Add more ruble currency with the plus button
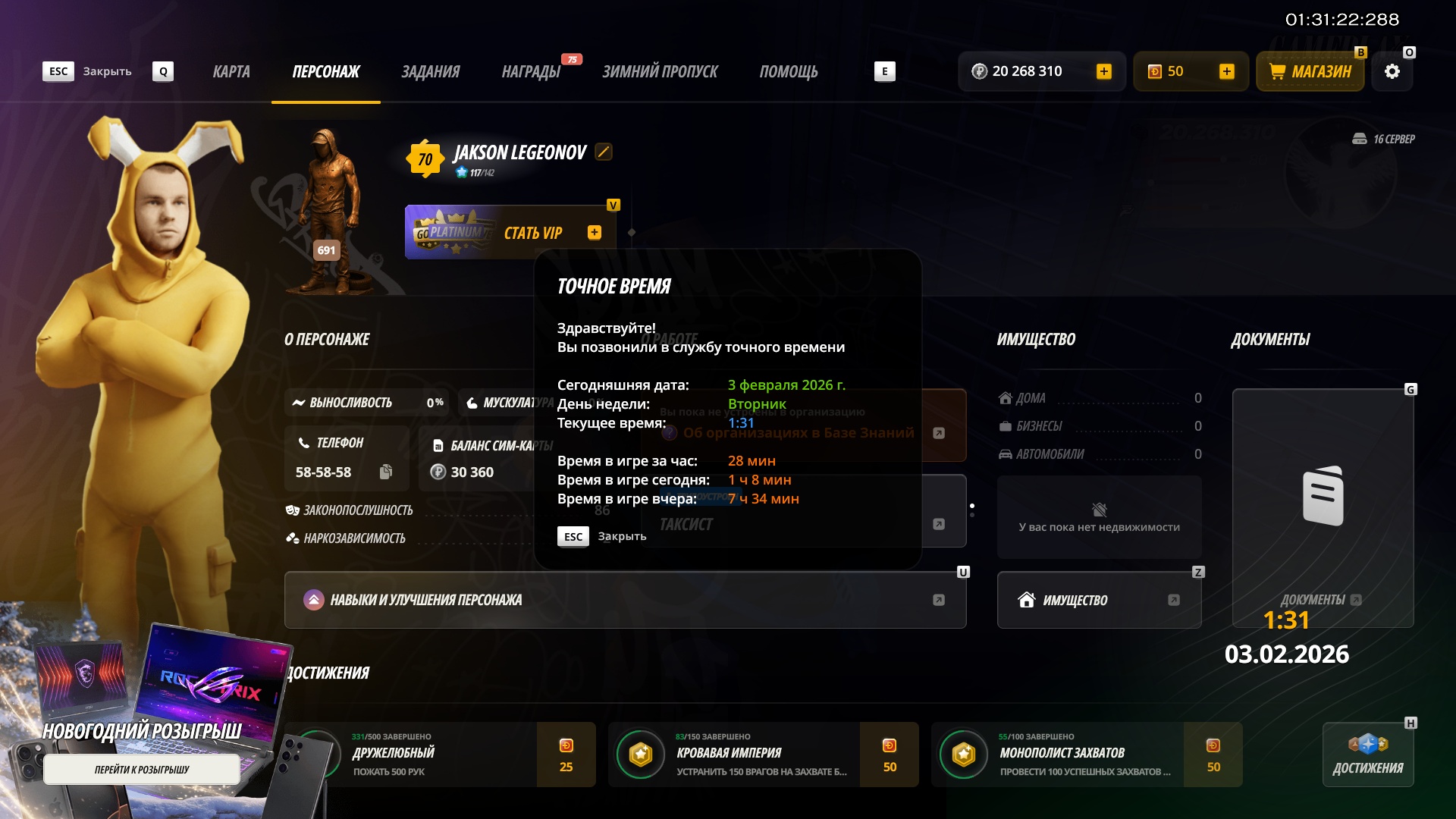This screenshot has height=819, width=1456. point(1104,72)
